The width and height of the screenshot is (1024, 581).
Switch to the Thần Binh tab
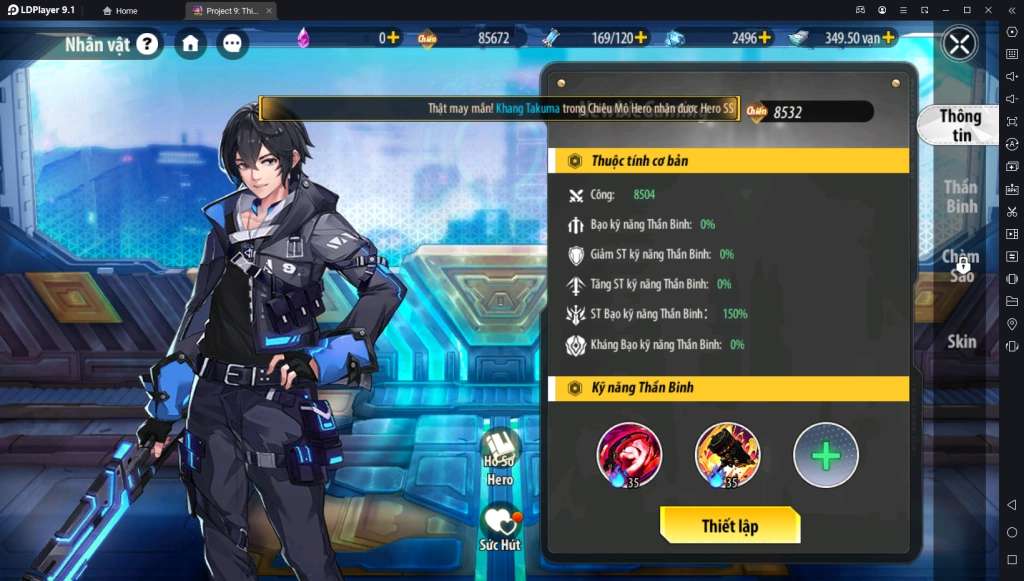pos(960,196)
